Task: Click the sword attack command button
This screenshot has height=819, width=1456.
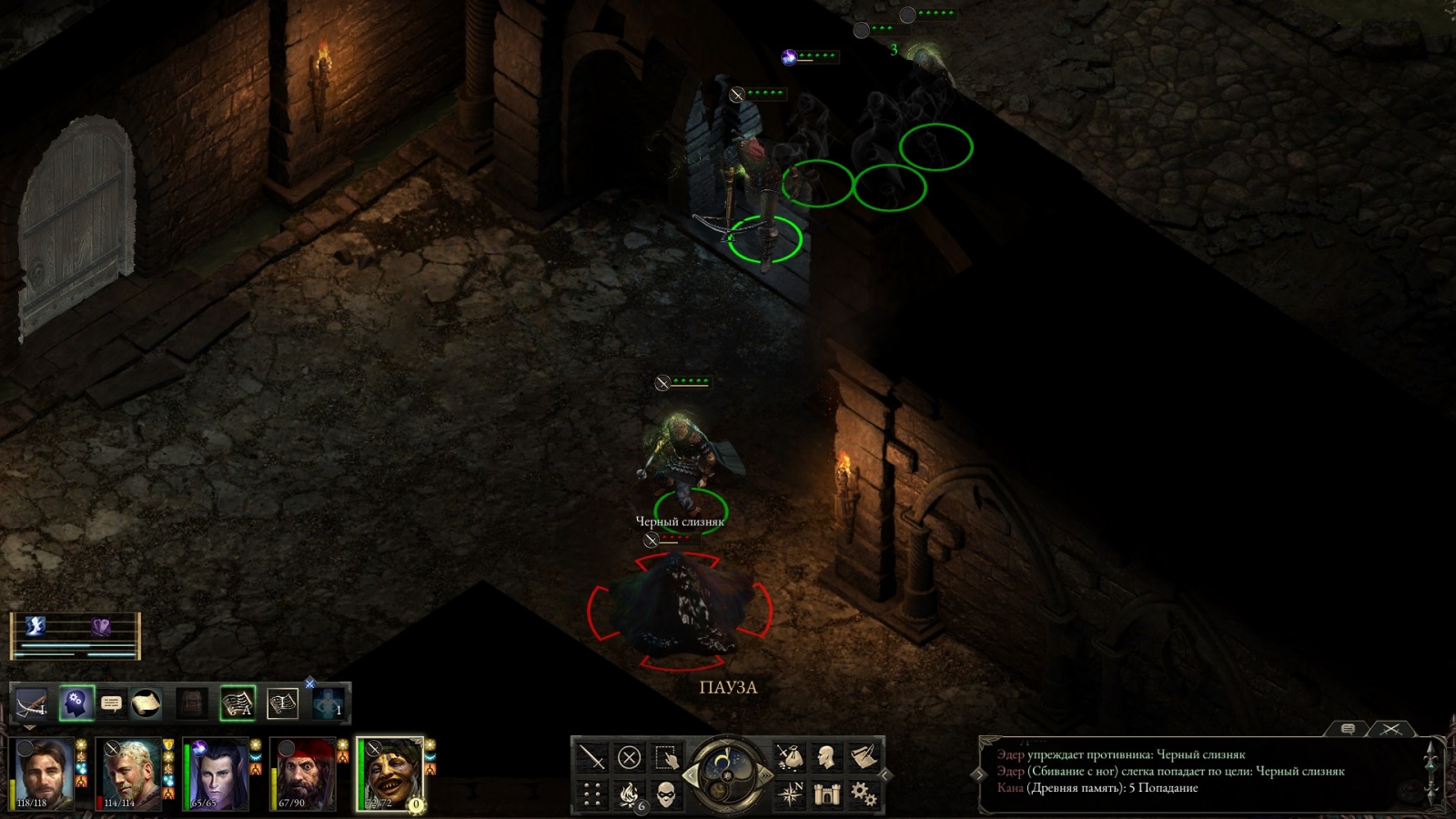Action: coord(592,757)
